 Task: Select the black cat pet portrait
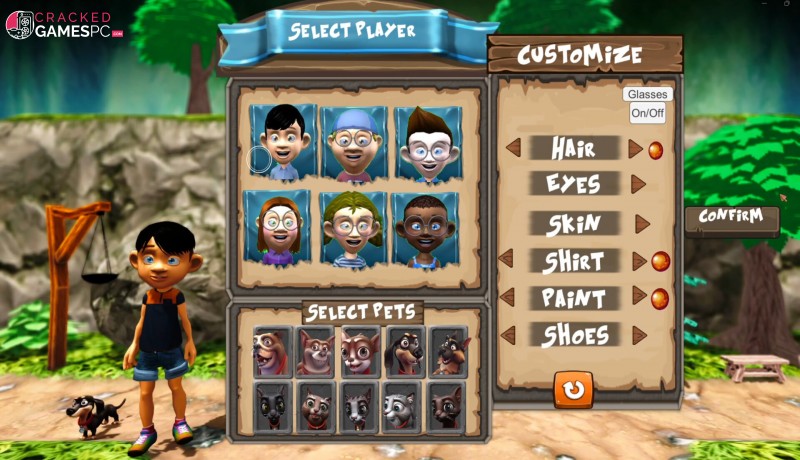(x=273, y=406)
